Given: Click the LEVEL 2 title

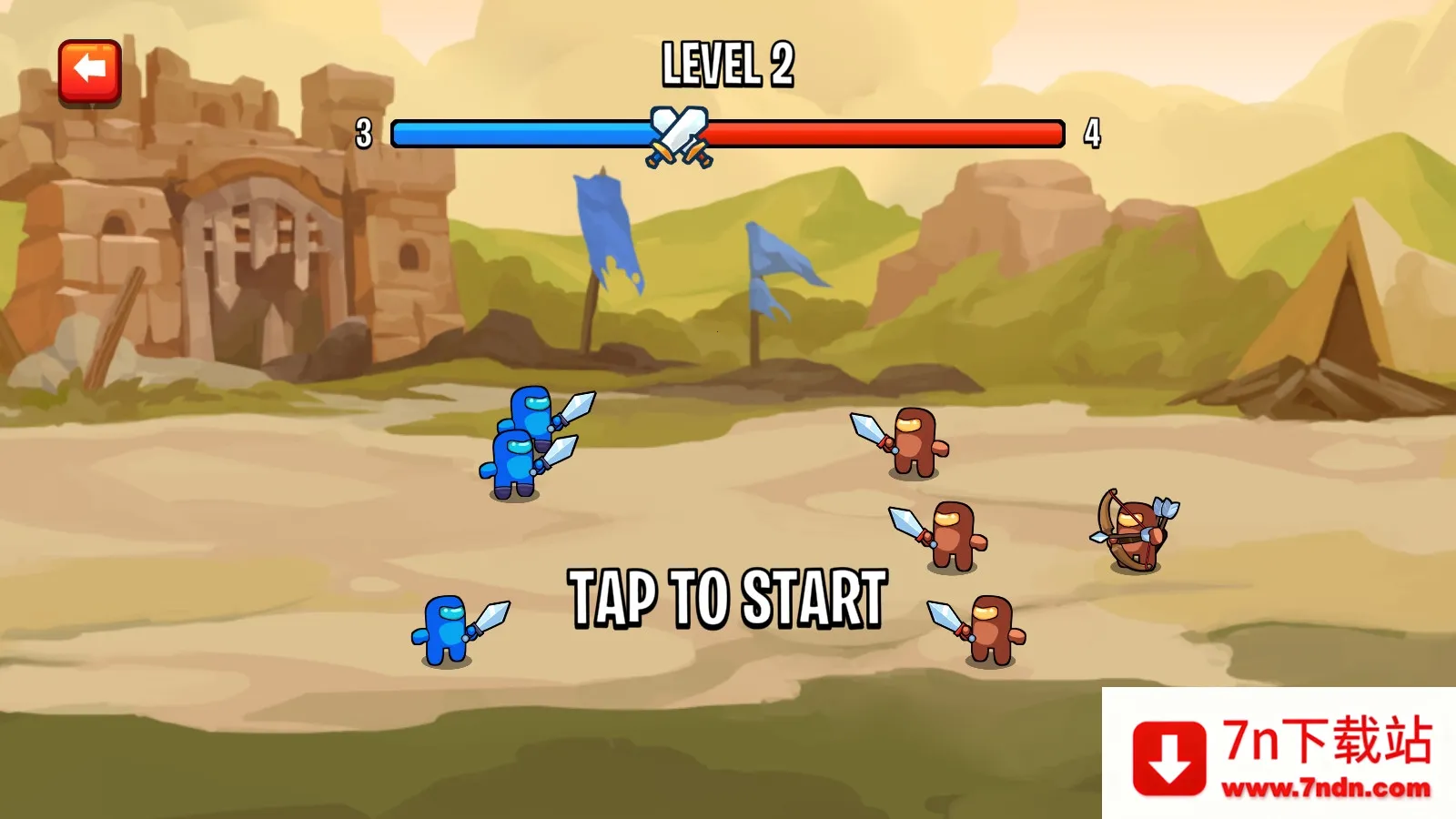Looking at the screenshot, I should point(726,62).
